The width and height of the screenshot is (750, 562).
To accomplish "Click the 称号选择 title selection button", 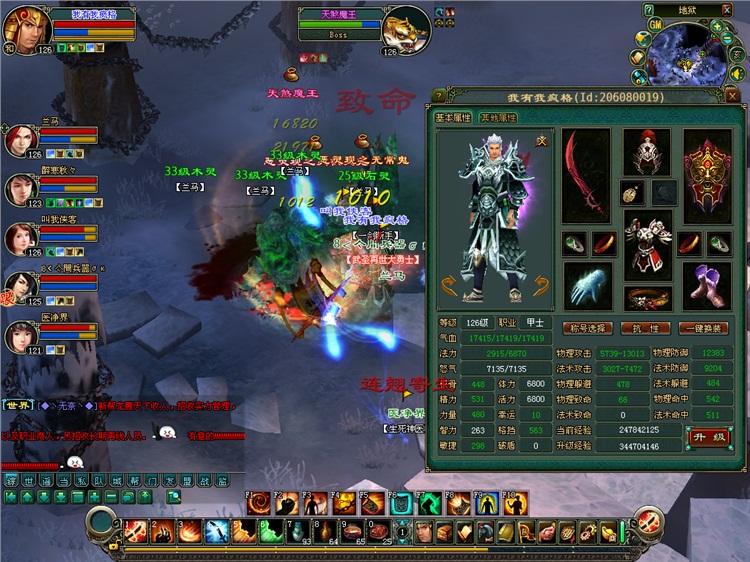I will (587, 328).
